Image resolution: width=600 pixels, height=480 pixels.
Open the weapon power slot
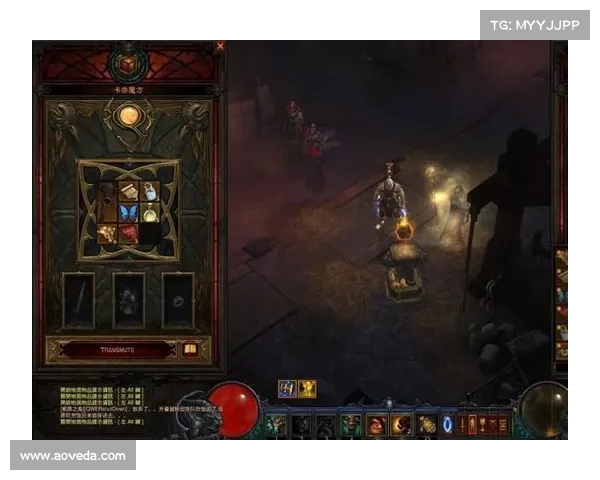(79, 299)
